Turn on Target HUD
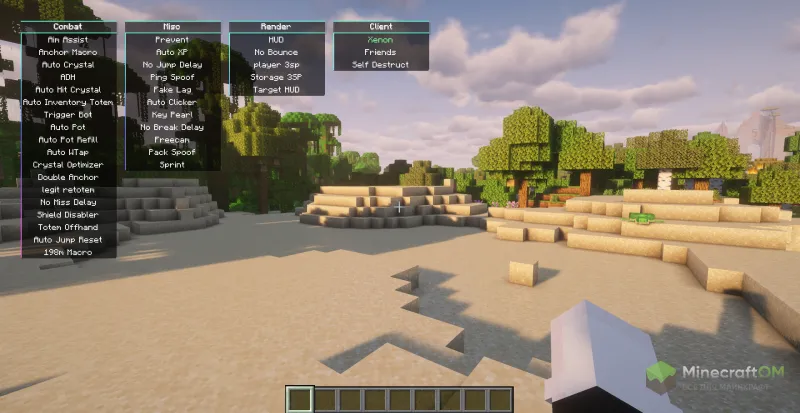Image resolution: width=800 pixels, height=413 pixels. pos(276,89)
